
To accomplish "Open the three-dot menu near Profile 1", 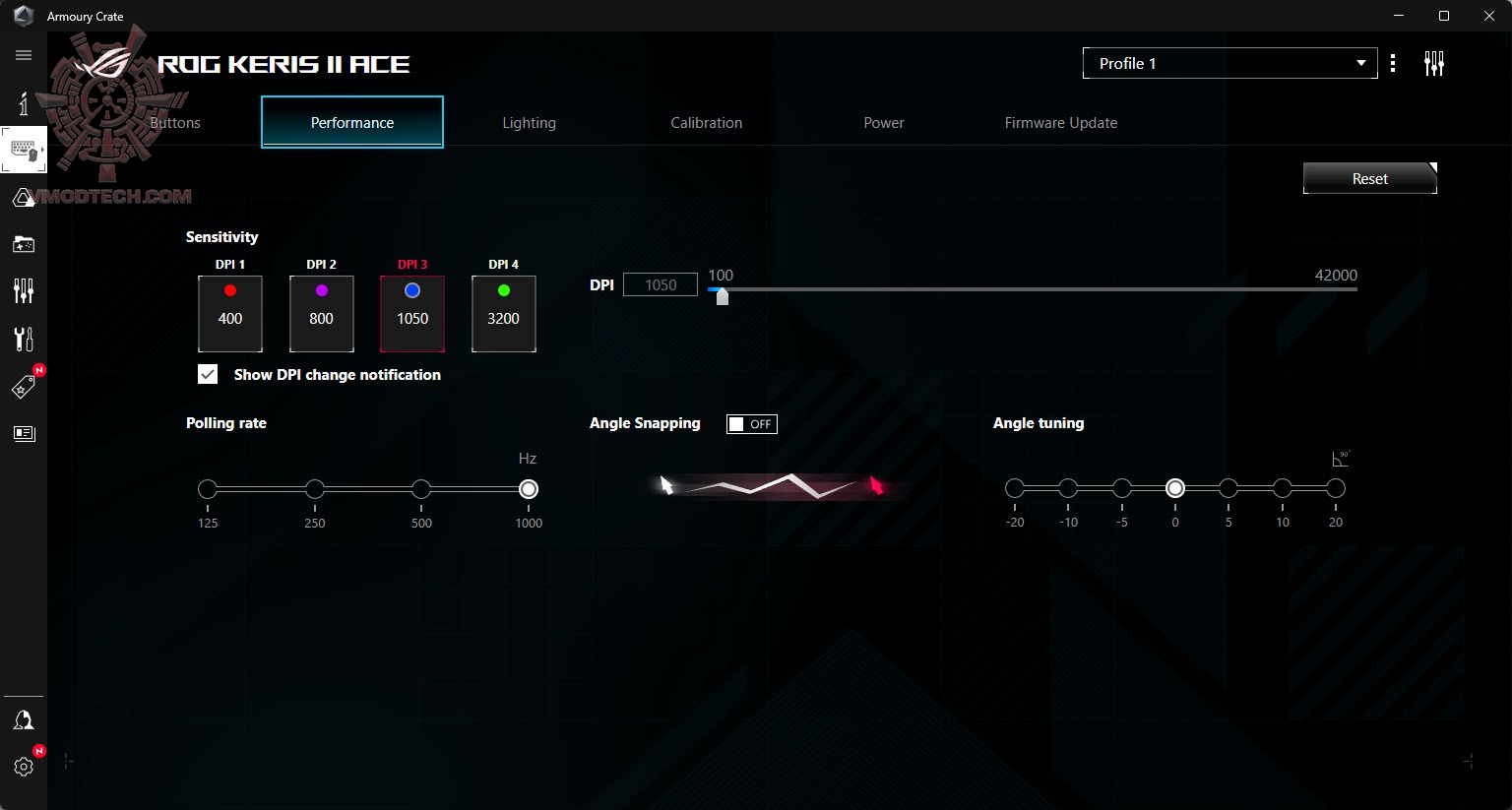I will (1393, 62).
